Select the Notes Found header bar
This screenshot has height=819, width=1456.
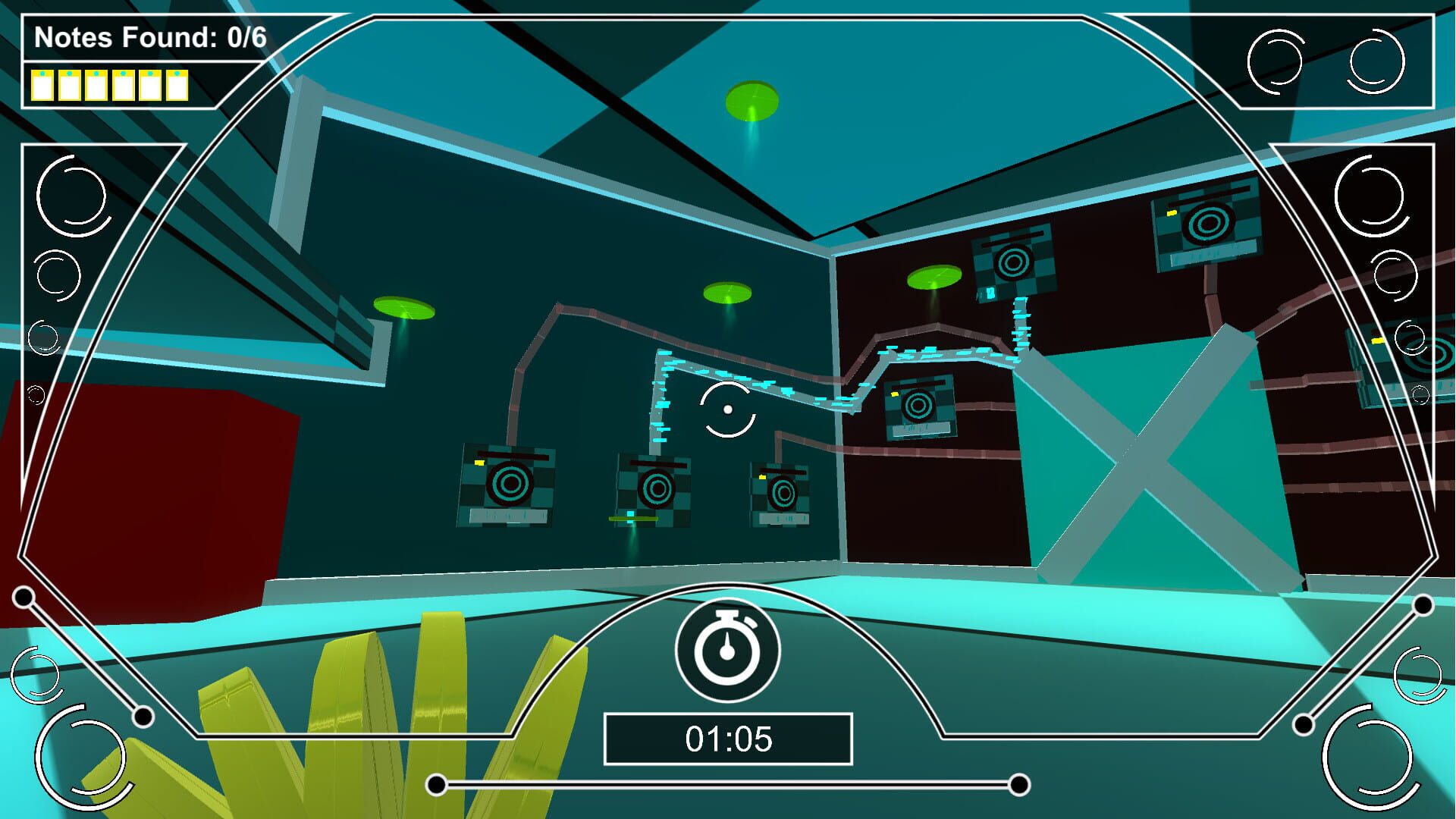(x=152, y=36)
